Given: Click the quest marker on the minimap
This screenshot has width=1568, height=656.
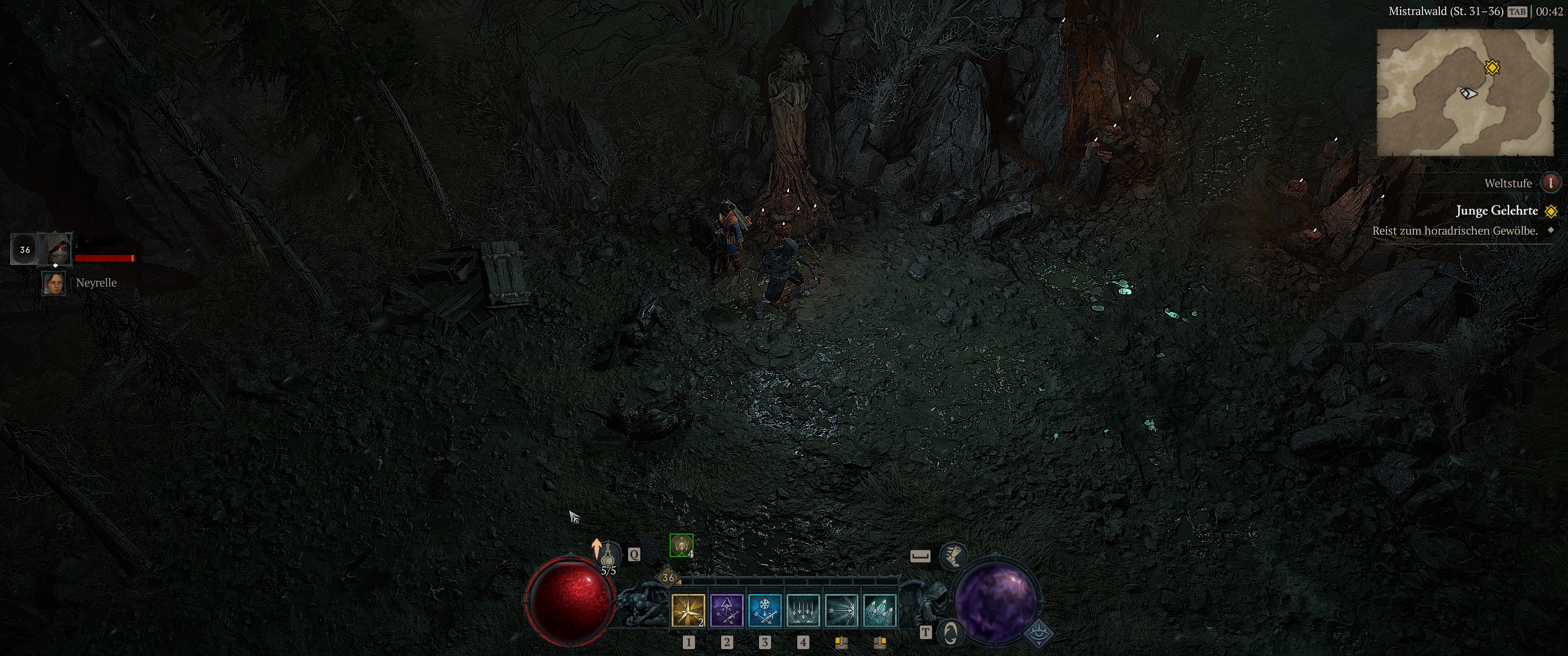Looking at the screenshot, I should coord(1491,67).
